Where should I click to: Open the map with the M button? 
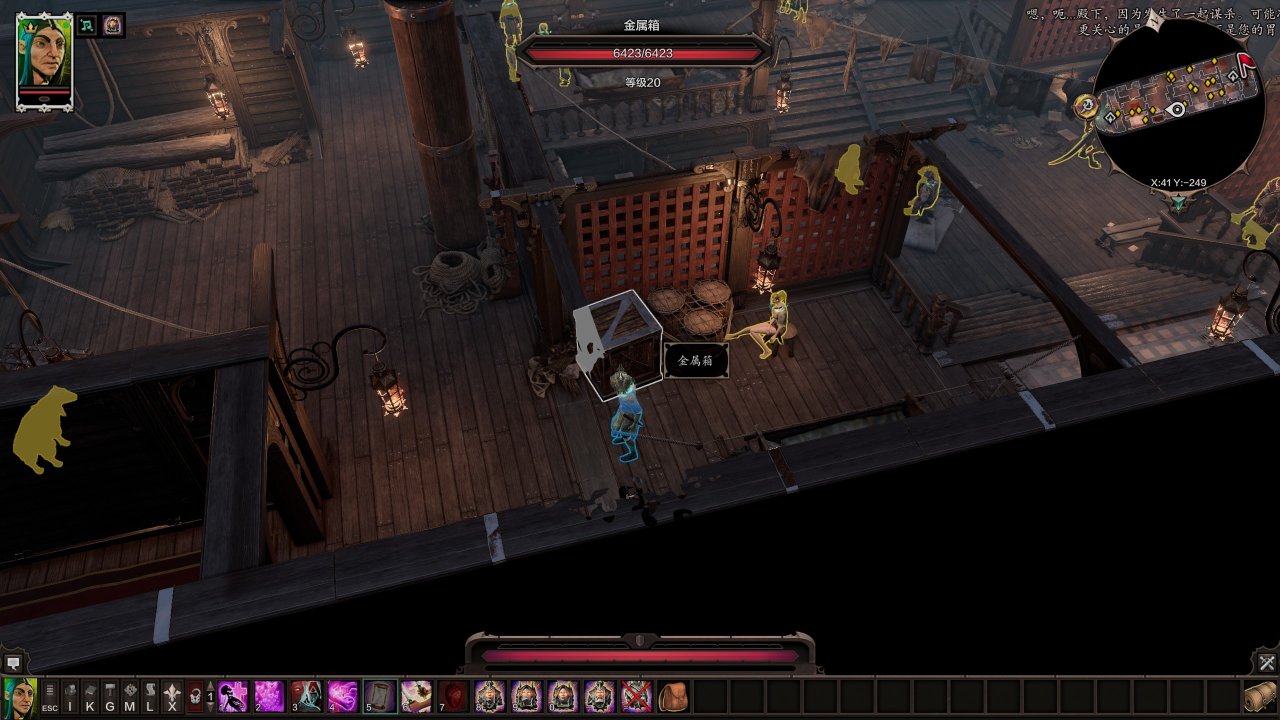point(130,696)
